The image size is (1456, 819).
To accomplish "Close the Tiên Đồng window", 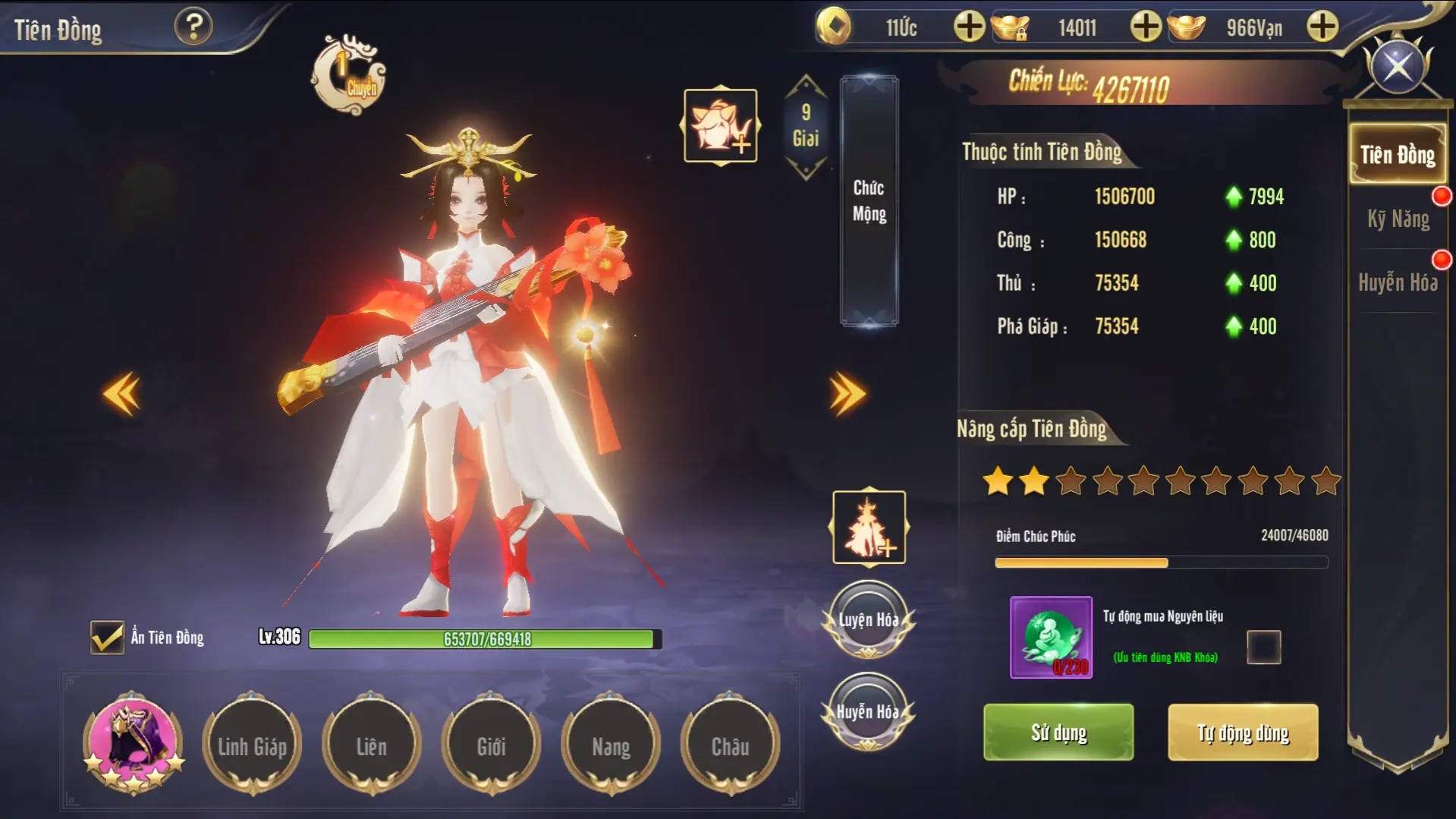I will [x=1398, y=67].
